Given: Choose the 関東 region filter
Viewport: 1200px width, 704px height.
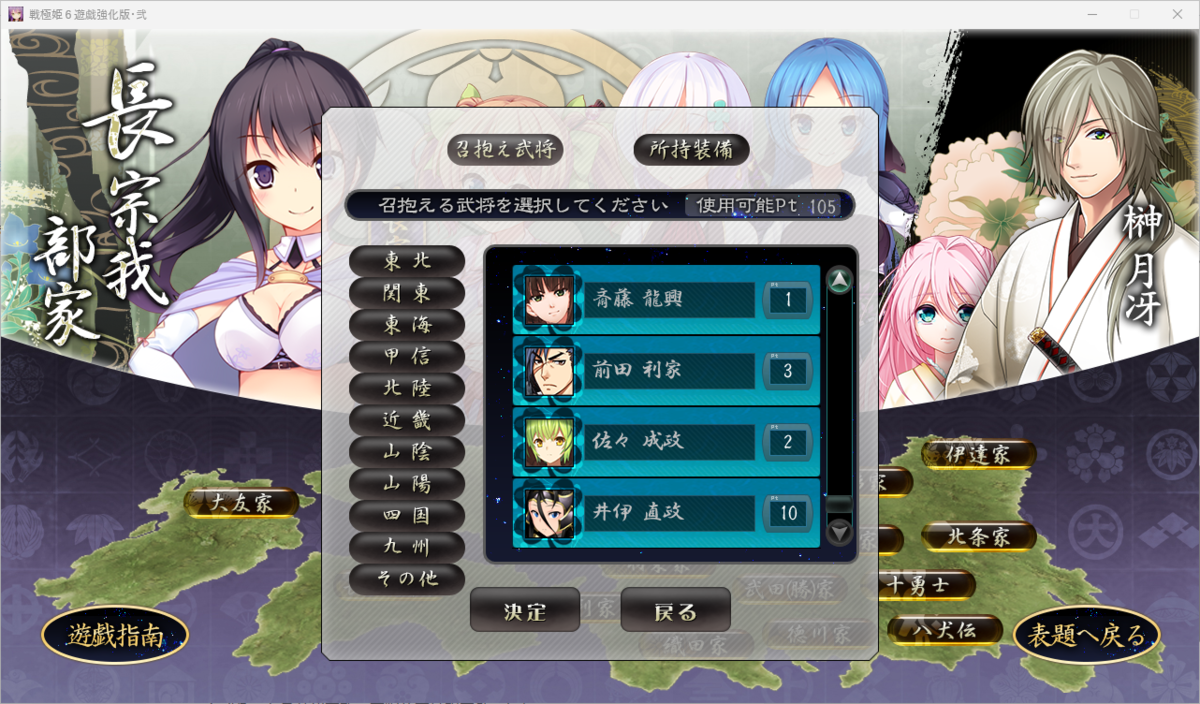Looking at the screenshot, I should tap(407, 292).
